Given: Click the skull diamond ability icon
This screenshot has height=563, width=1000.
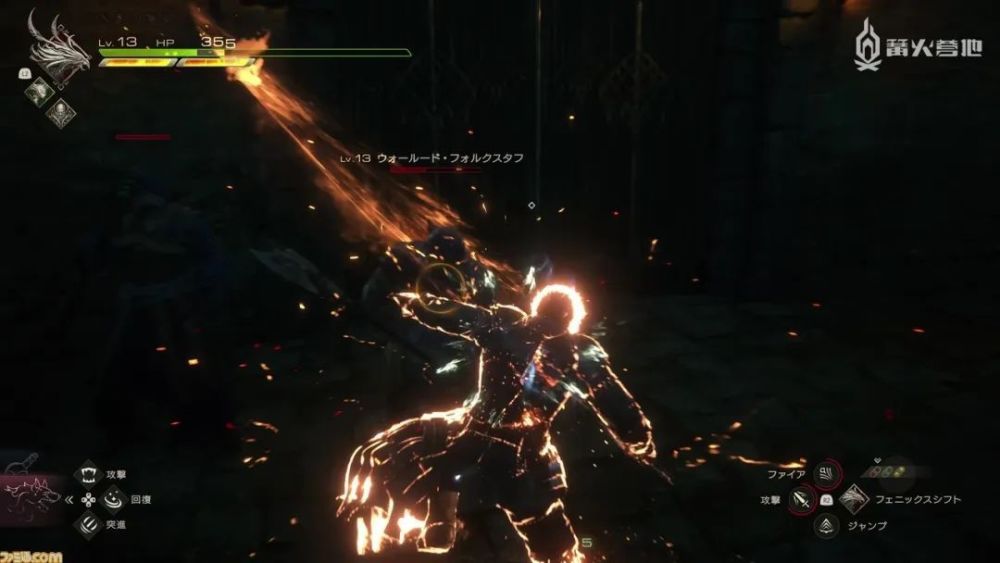Looking at the screenshot, I should tap(60, 112).
